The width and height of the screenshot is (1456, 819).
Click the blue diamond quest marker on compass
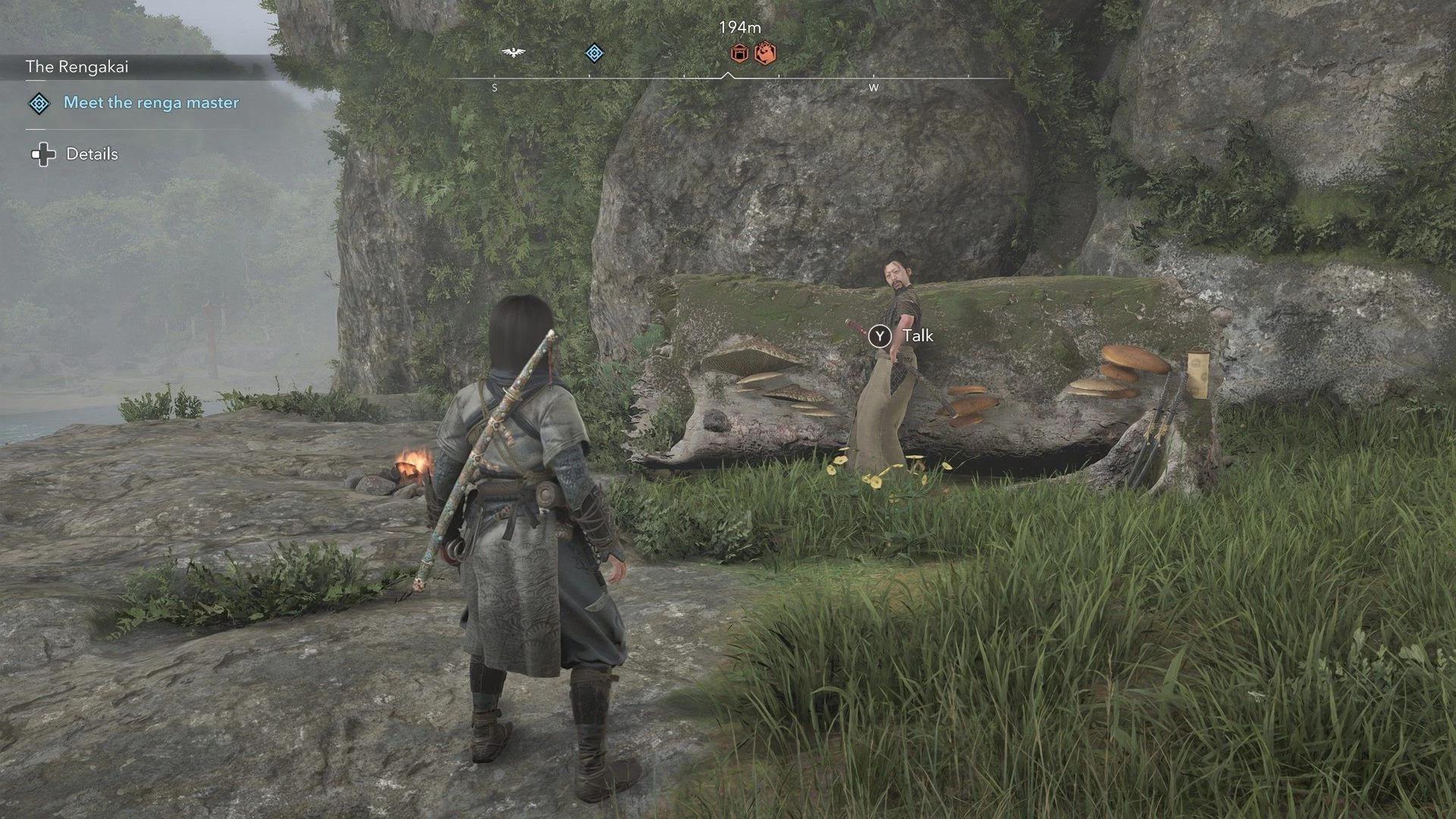click(595, 53)
